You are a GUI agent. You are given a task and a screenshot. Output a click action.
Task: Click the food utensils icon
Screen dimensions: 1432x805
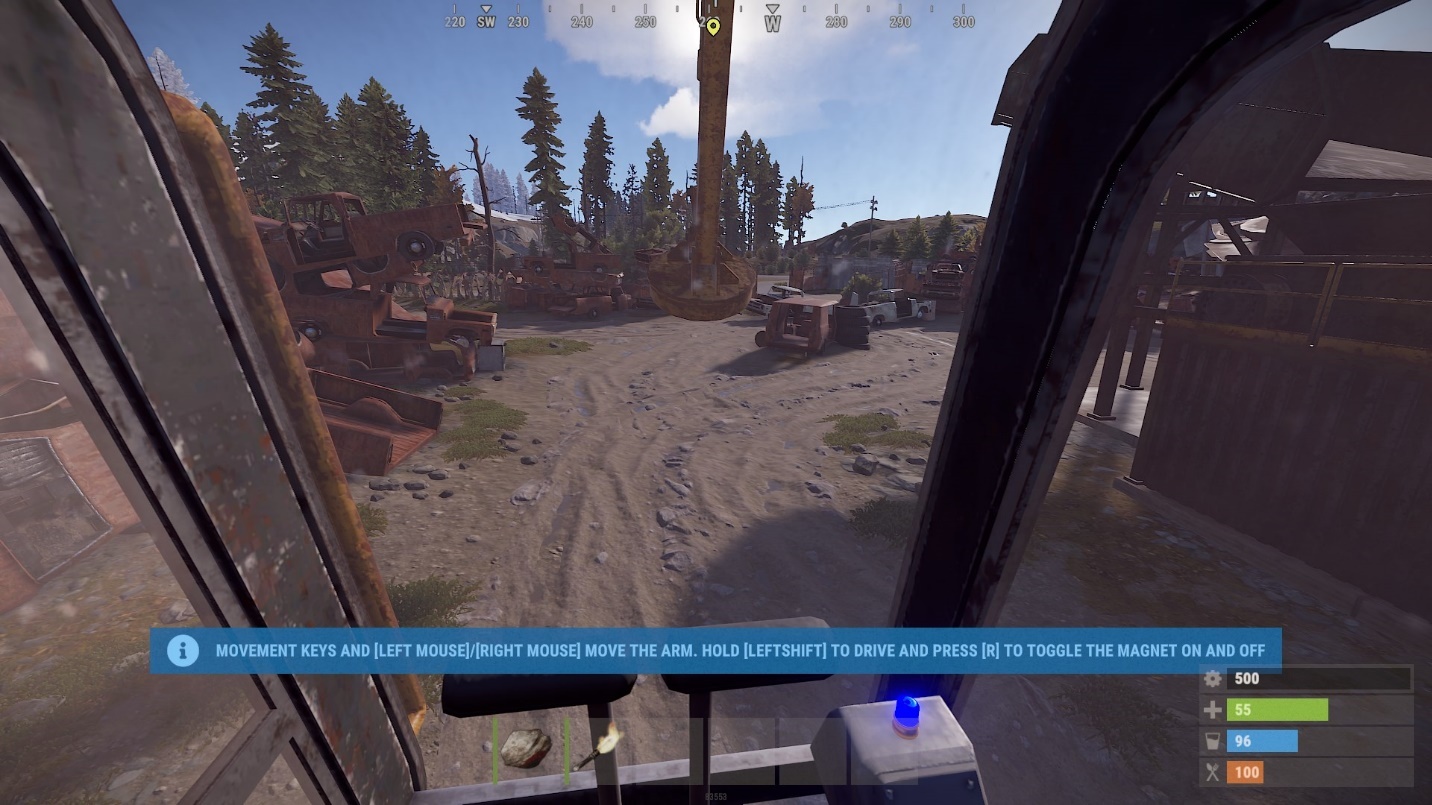pos(1212,772)
